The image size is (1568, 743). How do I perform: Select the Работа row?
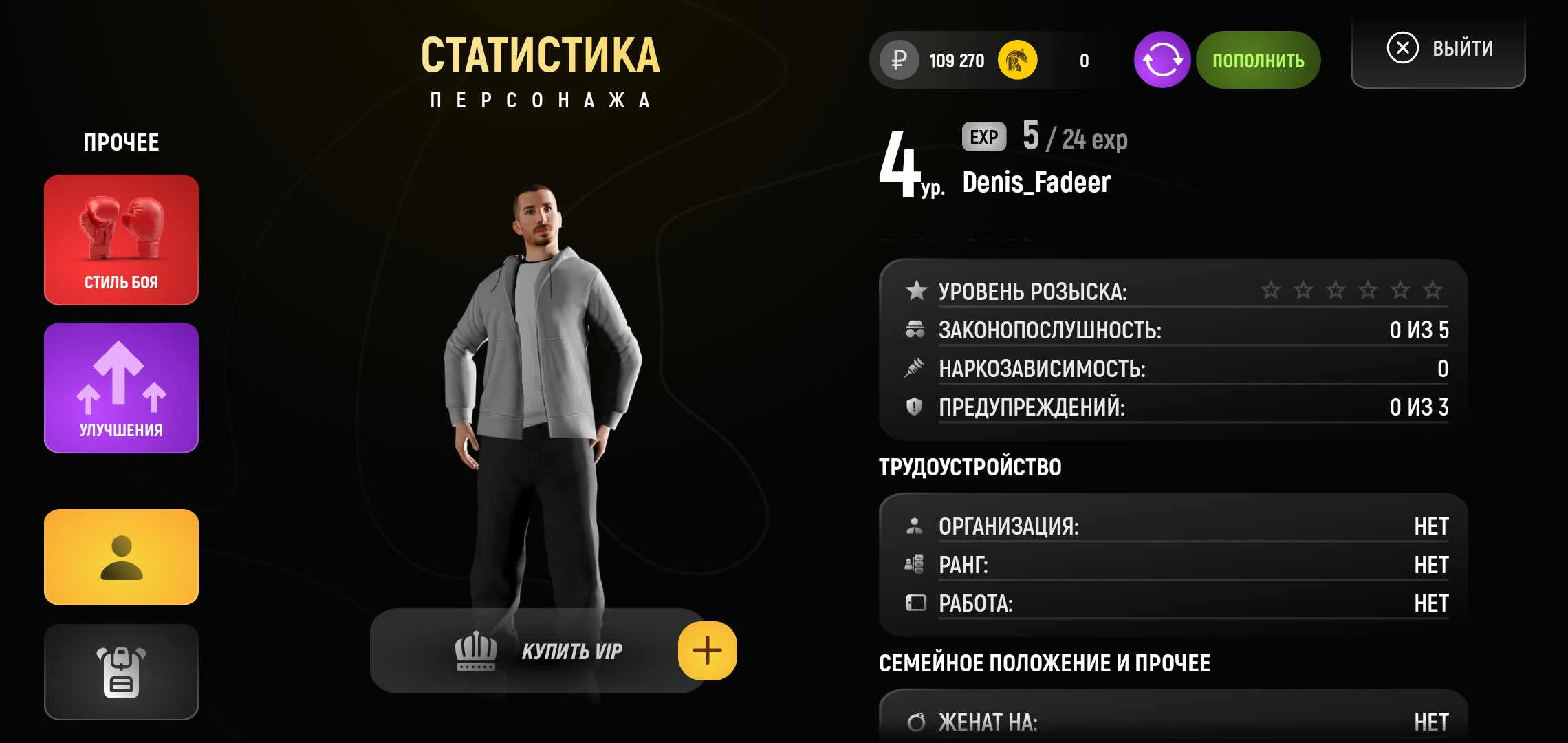tap(1176, 603)
